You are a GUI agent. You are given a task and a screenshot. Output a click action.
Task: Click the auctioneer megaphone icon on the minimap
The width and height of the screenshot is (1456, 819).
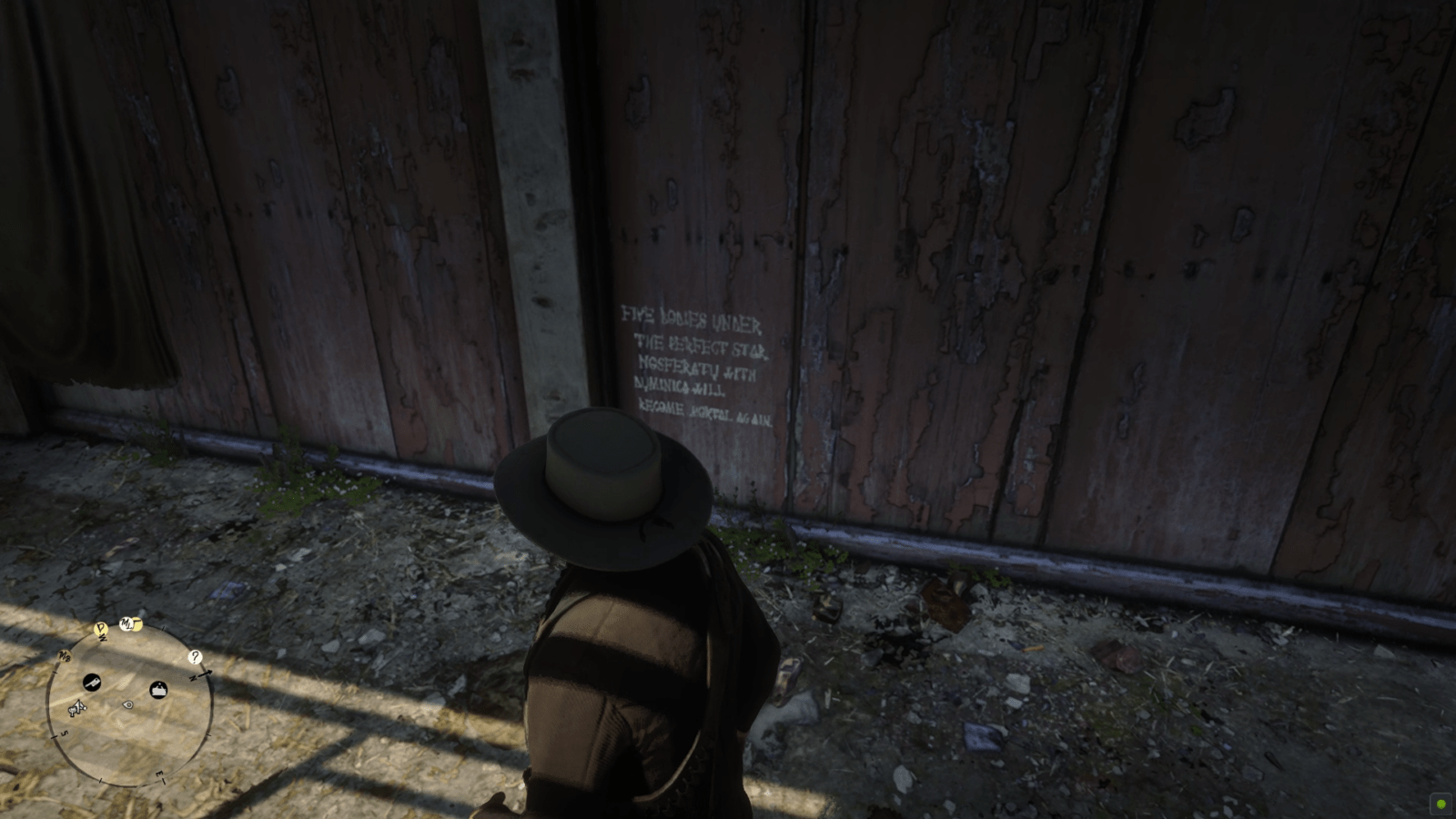pyautogui.click(x=77, y=707)
